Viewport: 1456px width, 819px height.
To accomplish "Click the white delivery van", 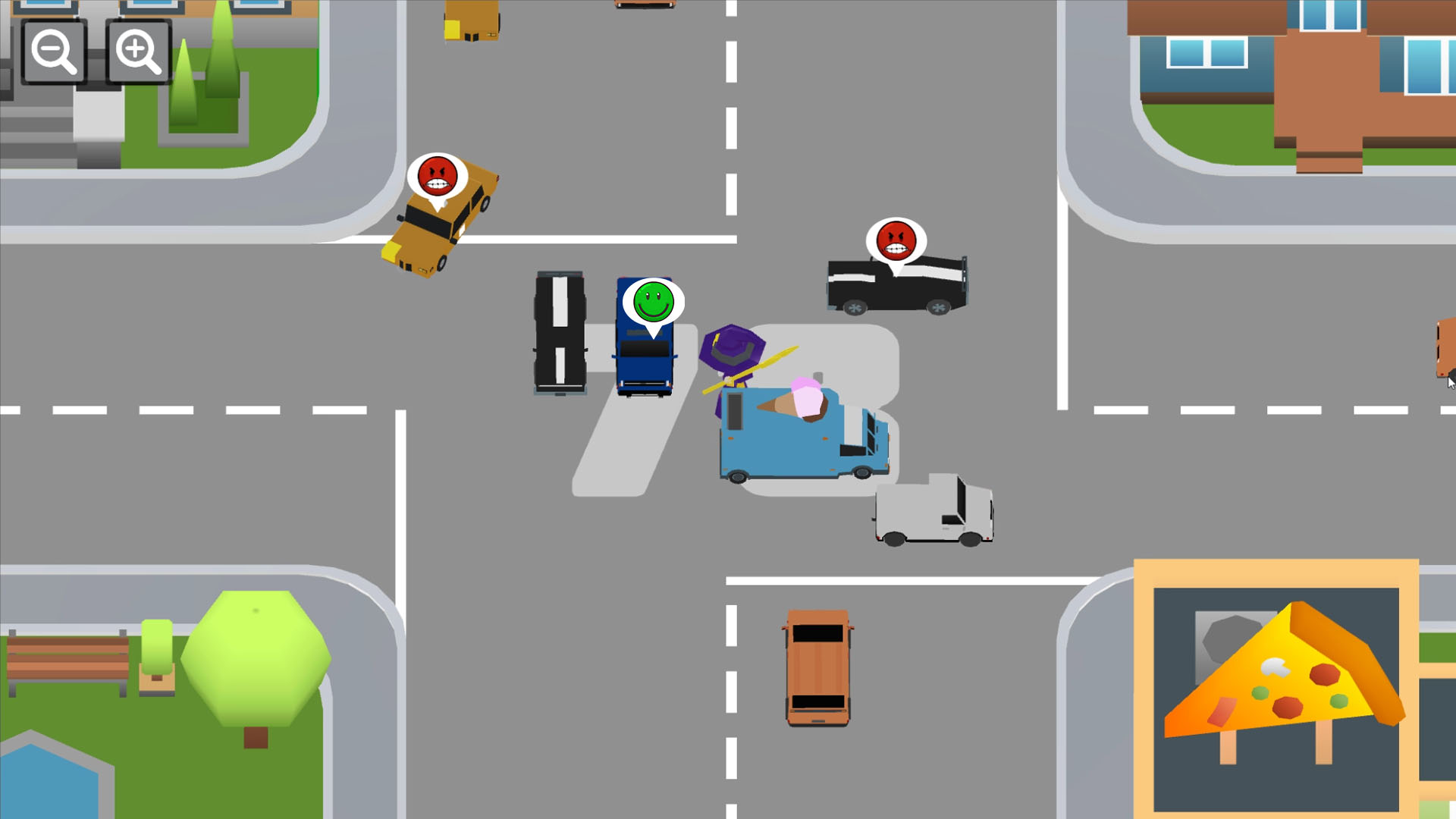I will coord(933,508).
